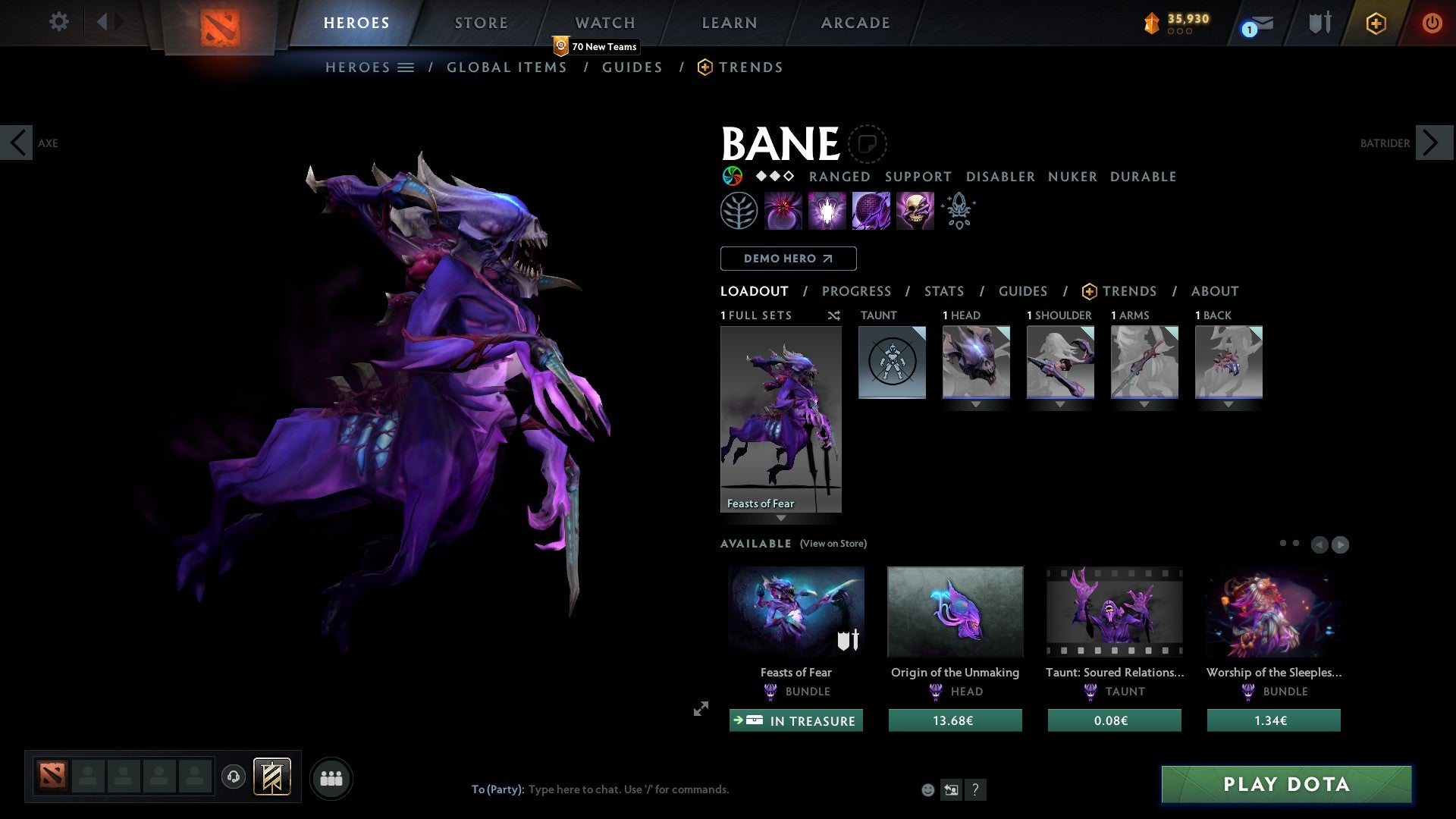This screenshot has width=1456, height=819.
Task: Open View on Store link
Action: (x=833, y=544)
